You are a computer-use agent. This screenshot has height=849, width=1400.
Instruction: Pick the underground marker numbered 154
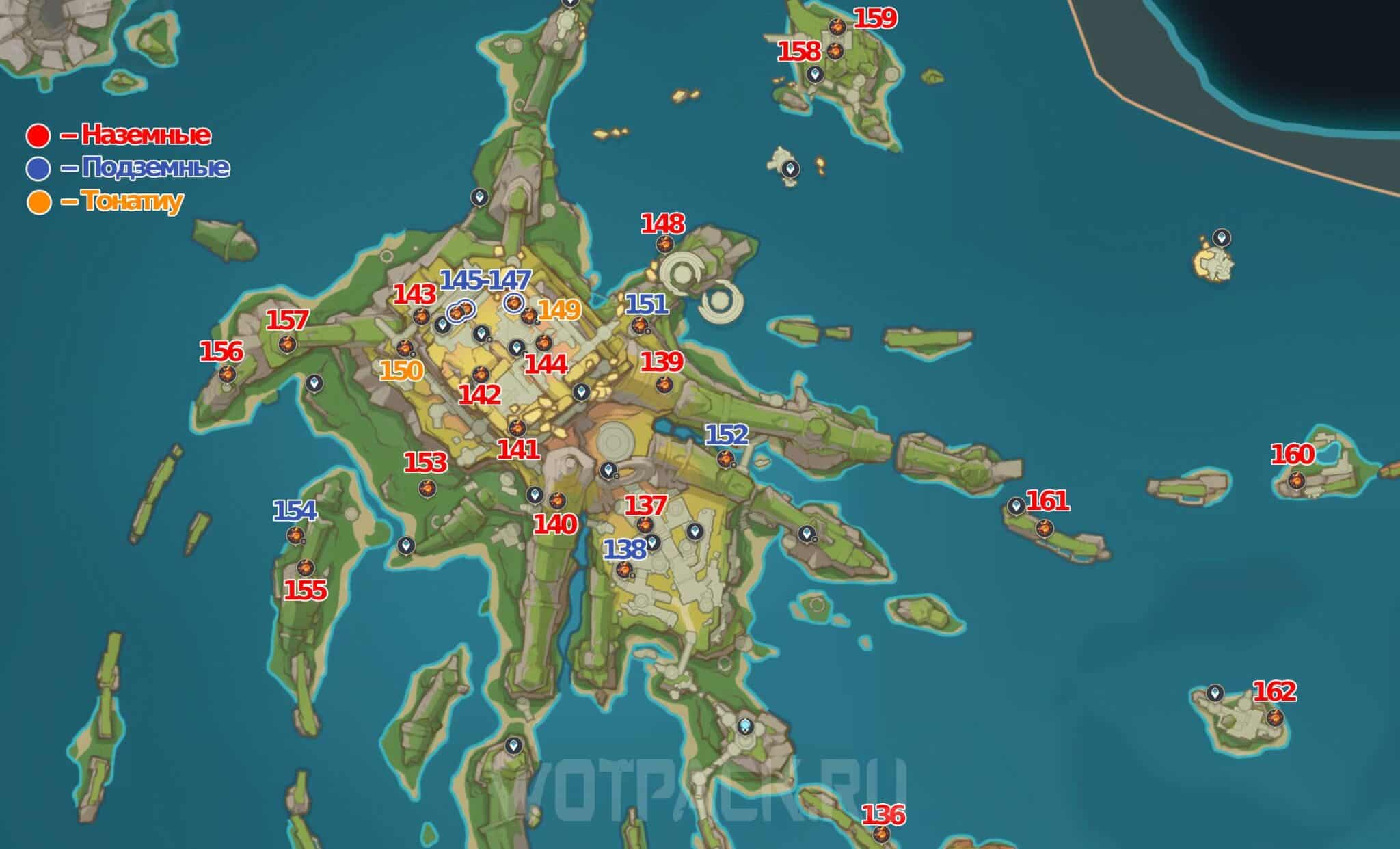(295, 535)
